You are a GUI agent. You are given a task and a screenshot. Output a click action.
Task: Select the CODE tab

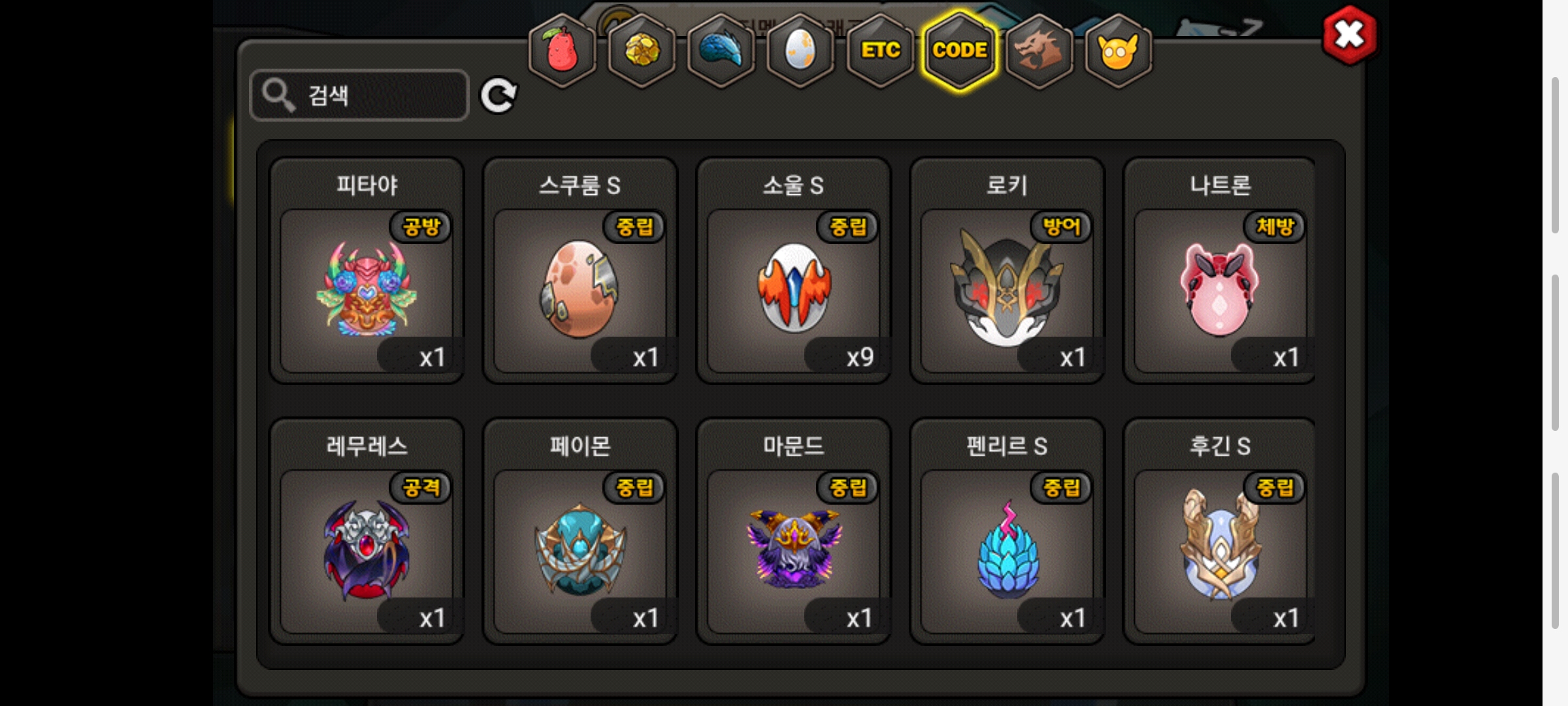coord(960,51)
